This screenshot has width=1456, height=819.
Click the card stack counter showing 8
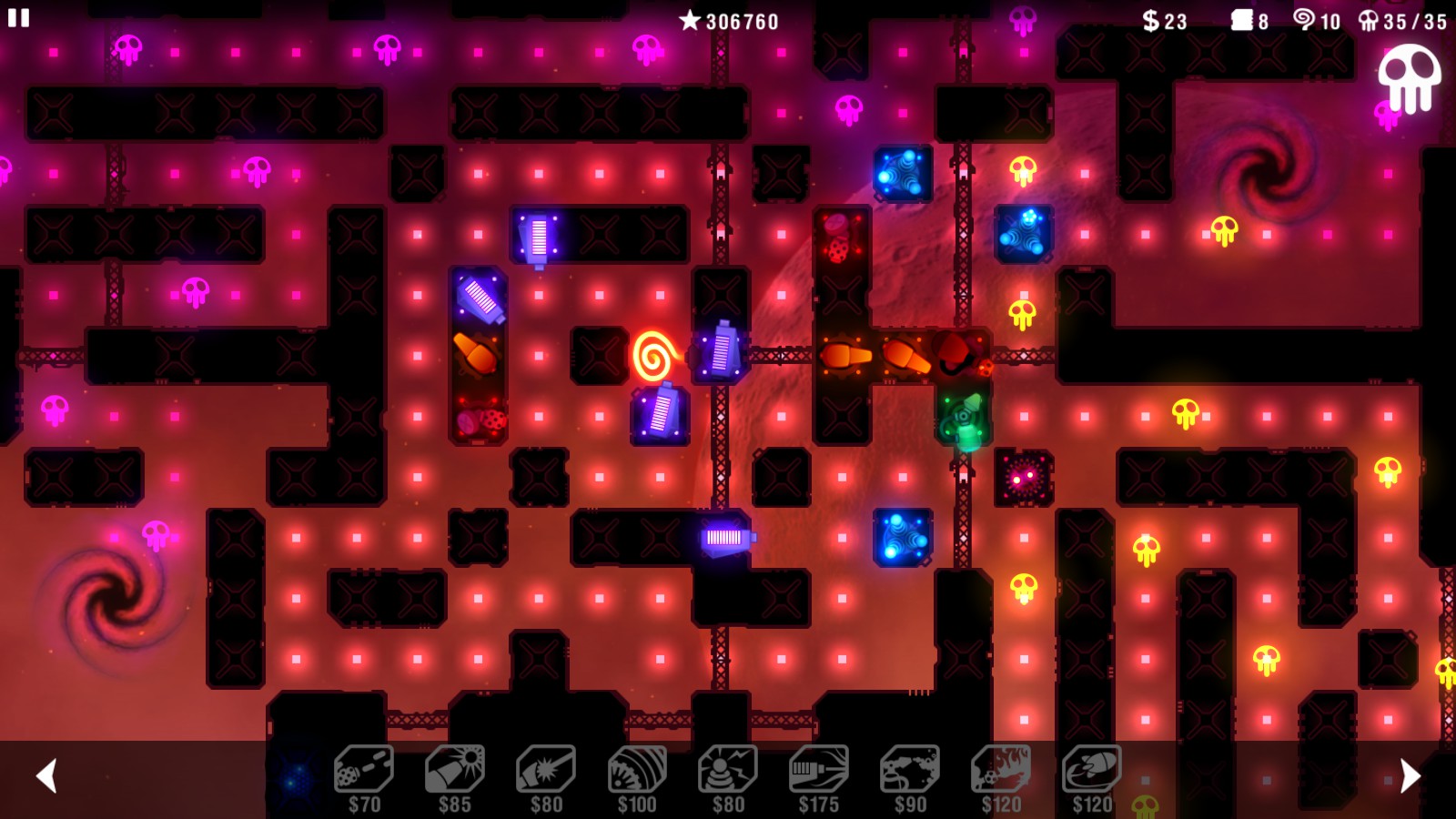1247,18
